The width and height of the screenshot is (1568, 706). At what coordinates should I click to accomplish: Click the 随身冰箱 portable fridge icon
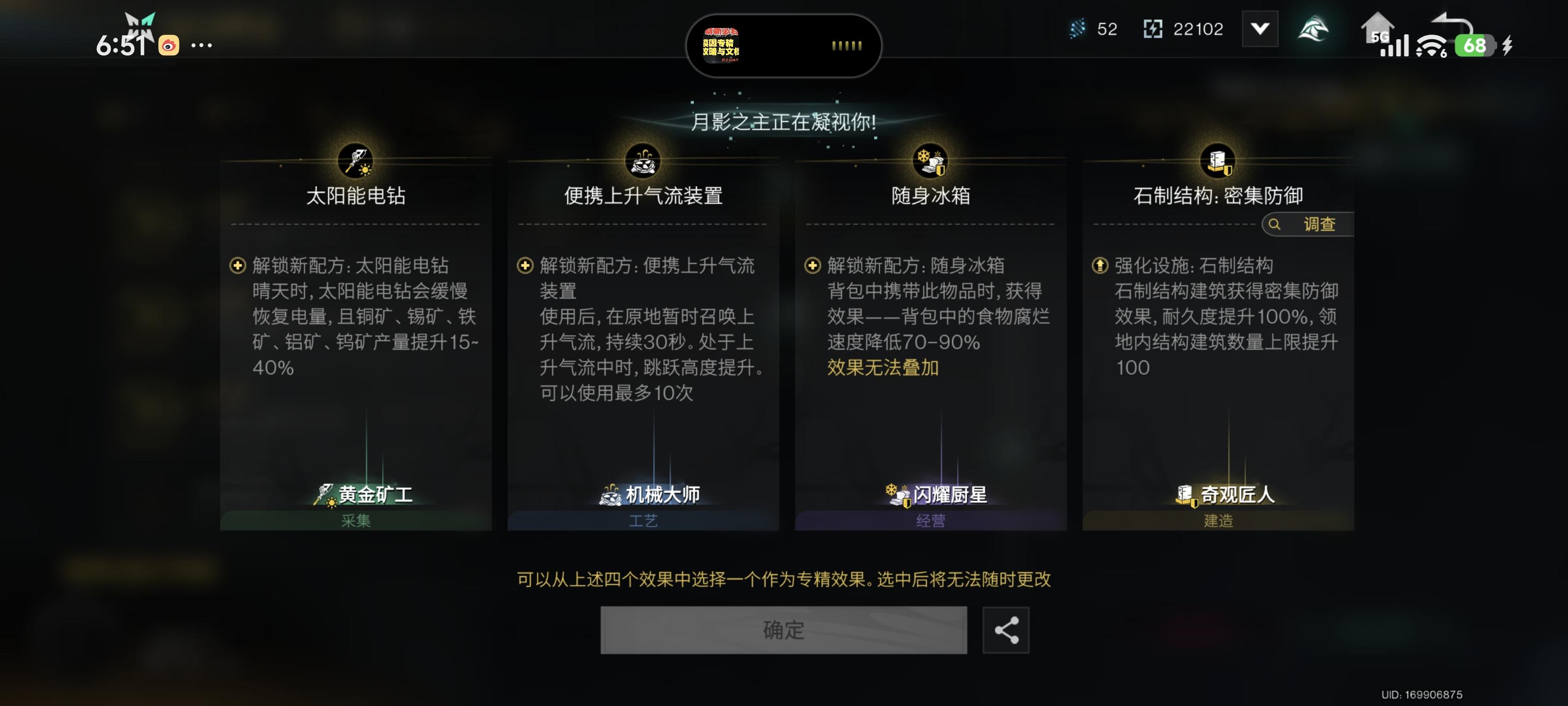[930, 160]
